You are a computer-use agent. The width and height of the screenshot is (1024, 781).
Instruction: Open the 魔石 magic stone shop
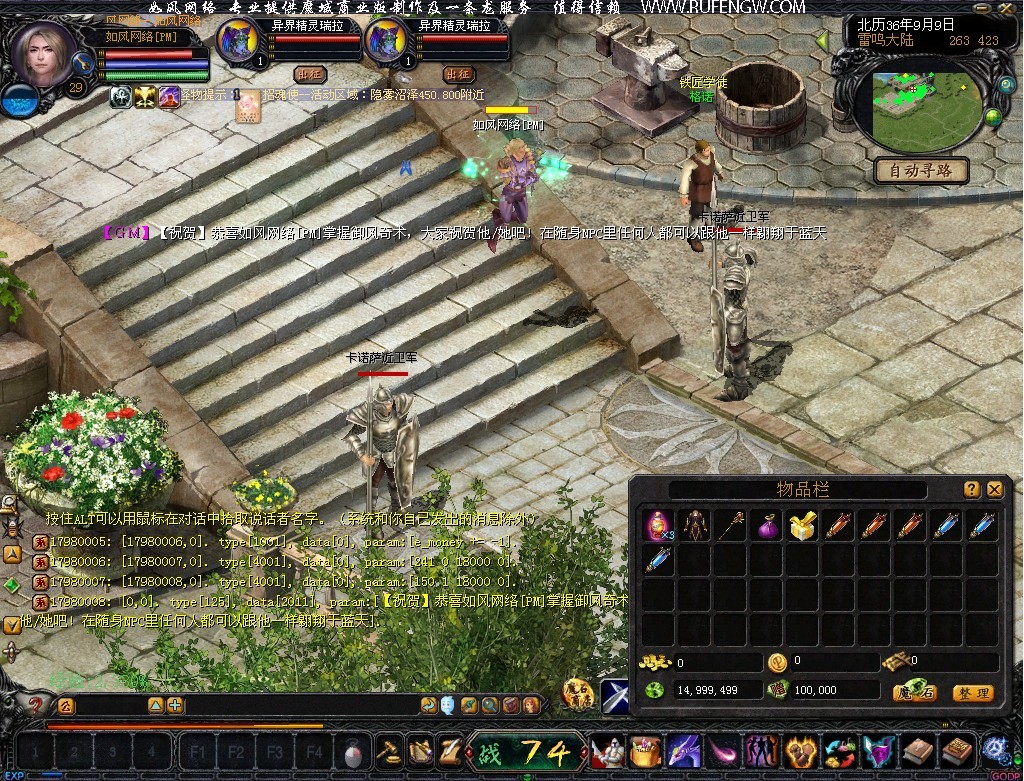(x=915, y=692)
